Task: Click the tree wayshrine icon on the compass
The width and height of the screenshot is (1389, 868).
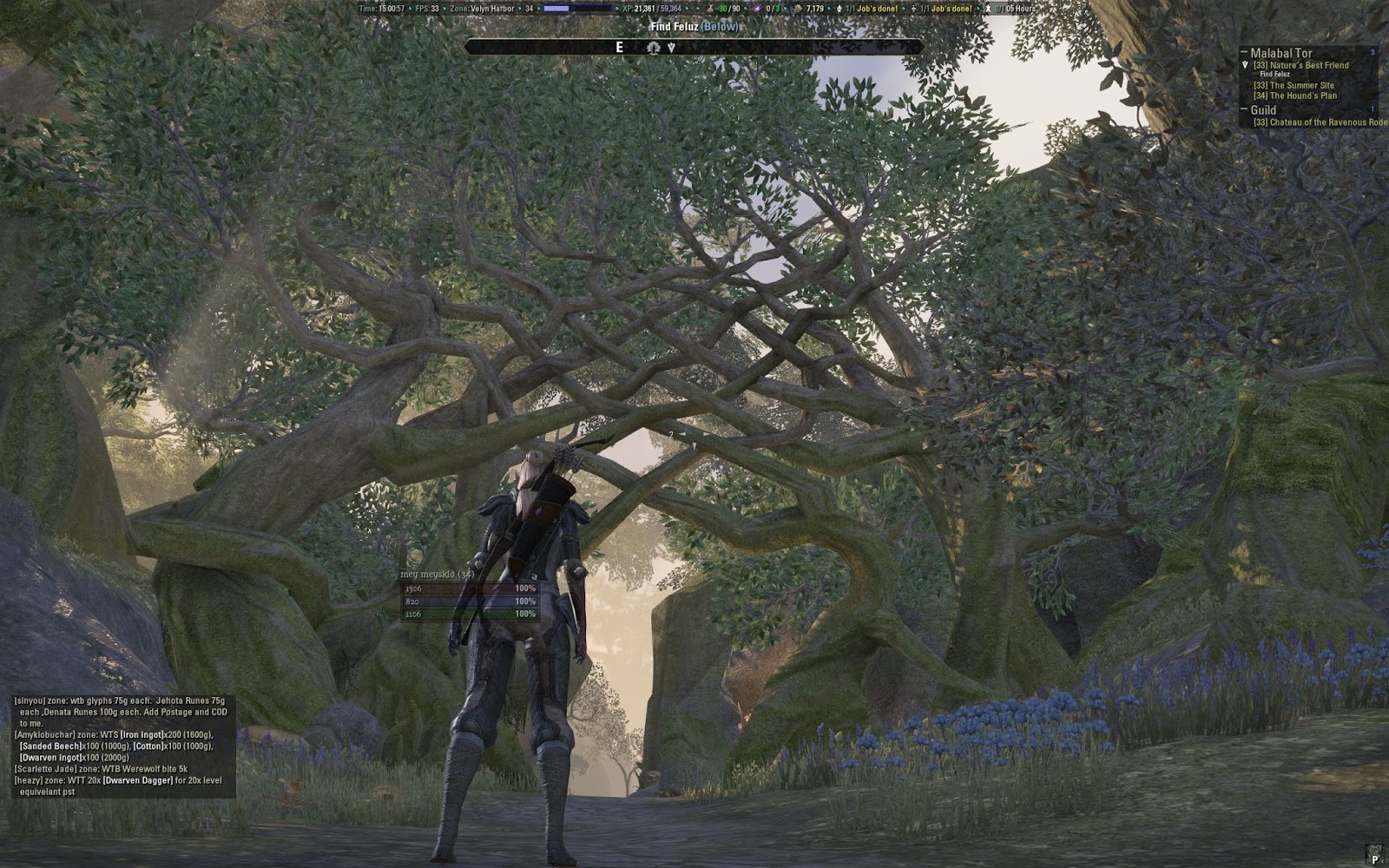Action: click(x=653, y=48)
